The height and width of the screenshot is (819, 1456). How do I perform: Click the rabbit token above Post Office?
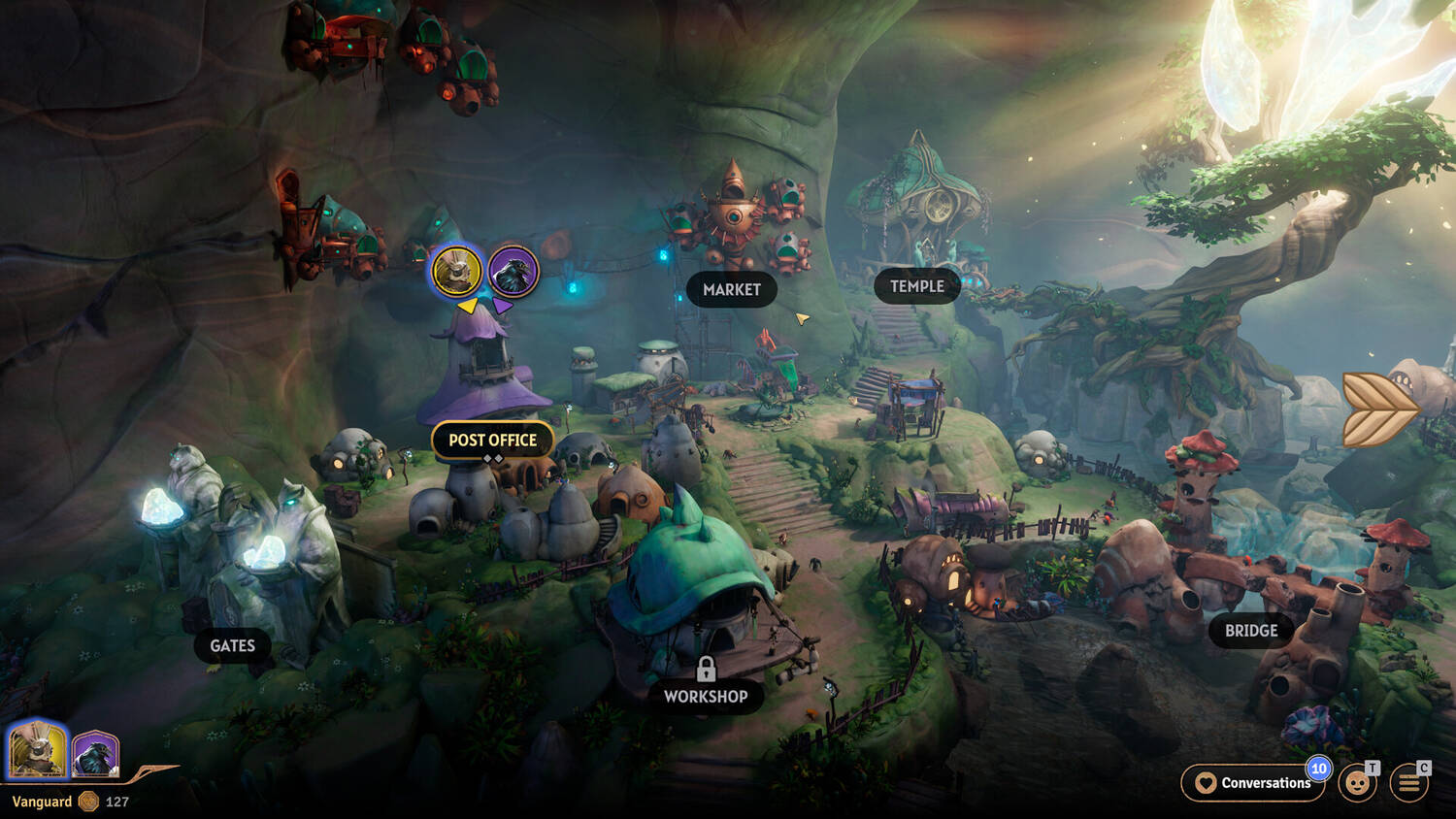(x=456, y=271)
